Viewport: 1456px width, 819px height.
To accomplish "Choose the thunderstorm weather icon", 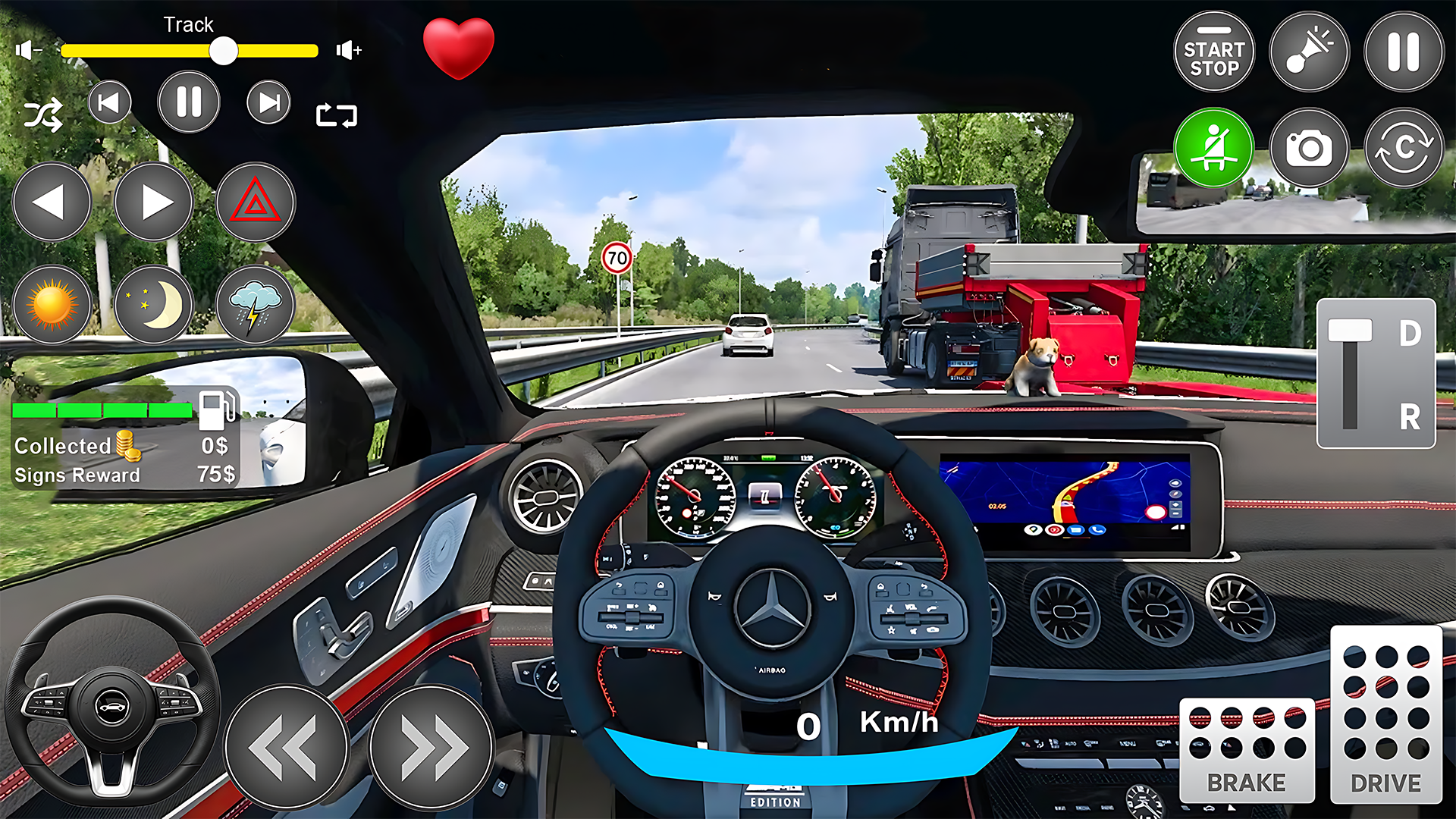I will 256,305.
